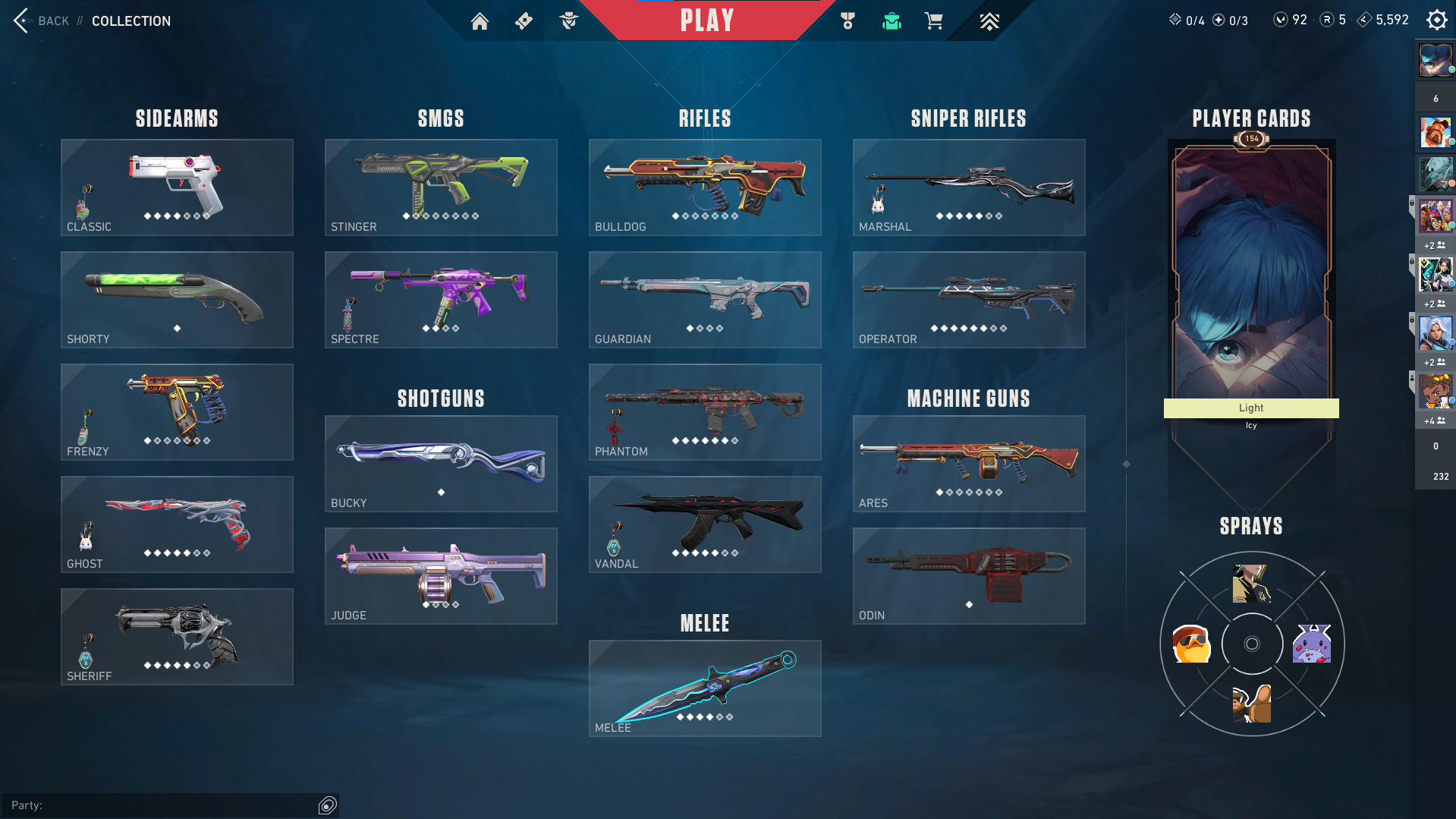The height and width of the screenshot is (819, 1456).
Task: Select the Light card variant
Action: (x=1250, y=408)
